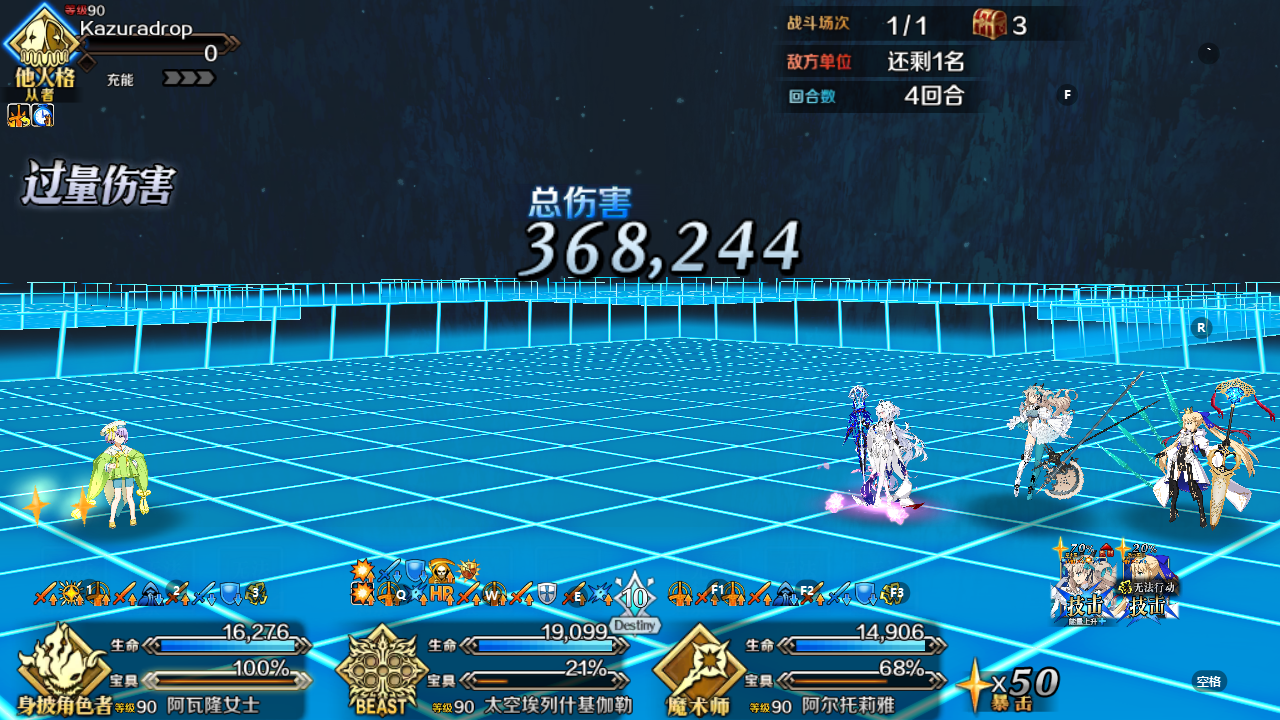The height and width of the screenshot is (720, 1280).
Task: Click the Destiny 10 critical star diamond
Action: click(x=634, y=597)
